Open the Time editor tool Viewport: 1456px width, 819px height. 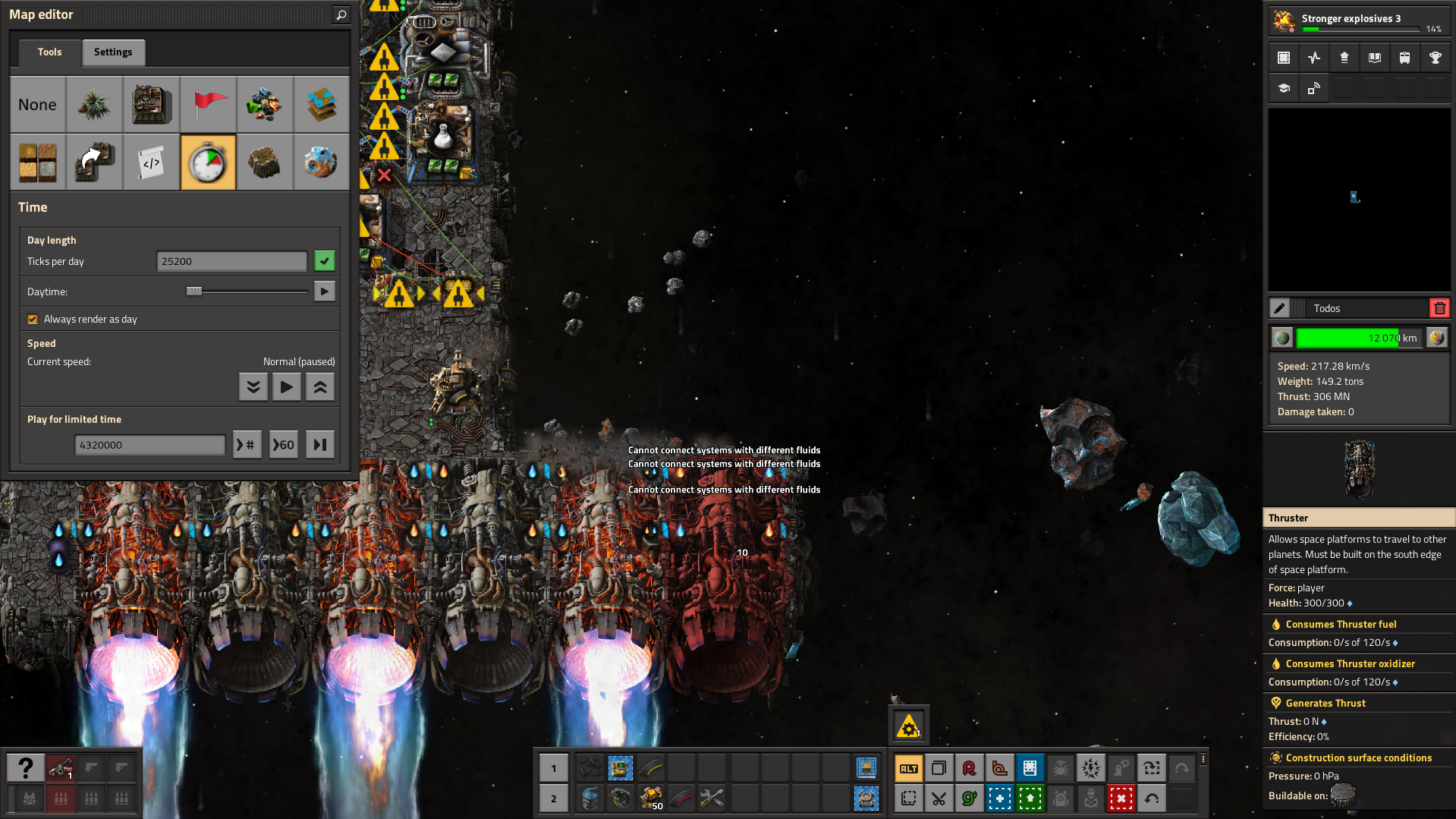pos(208,162)
